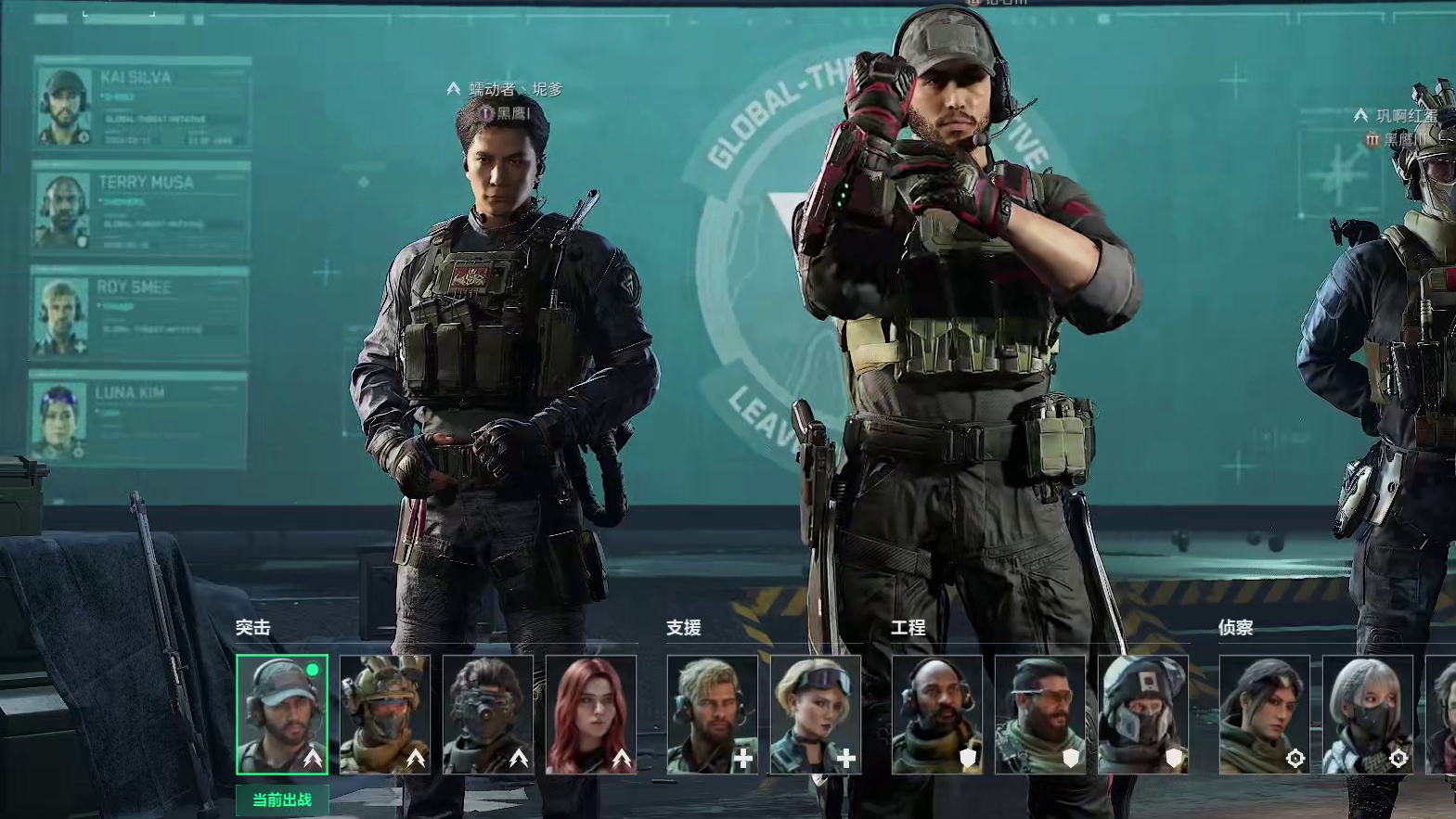
Task: Choose the blond bearded support operator
Action: (x=713, y=714)
